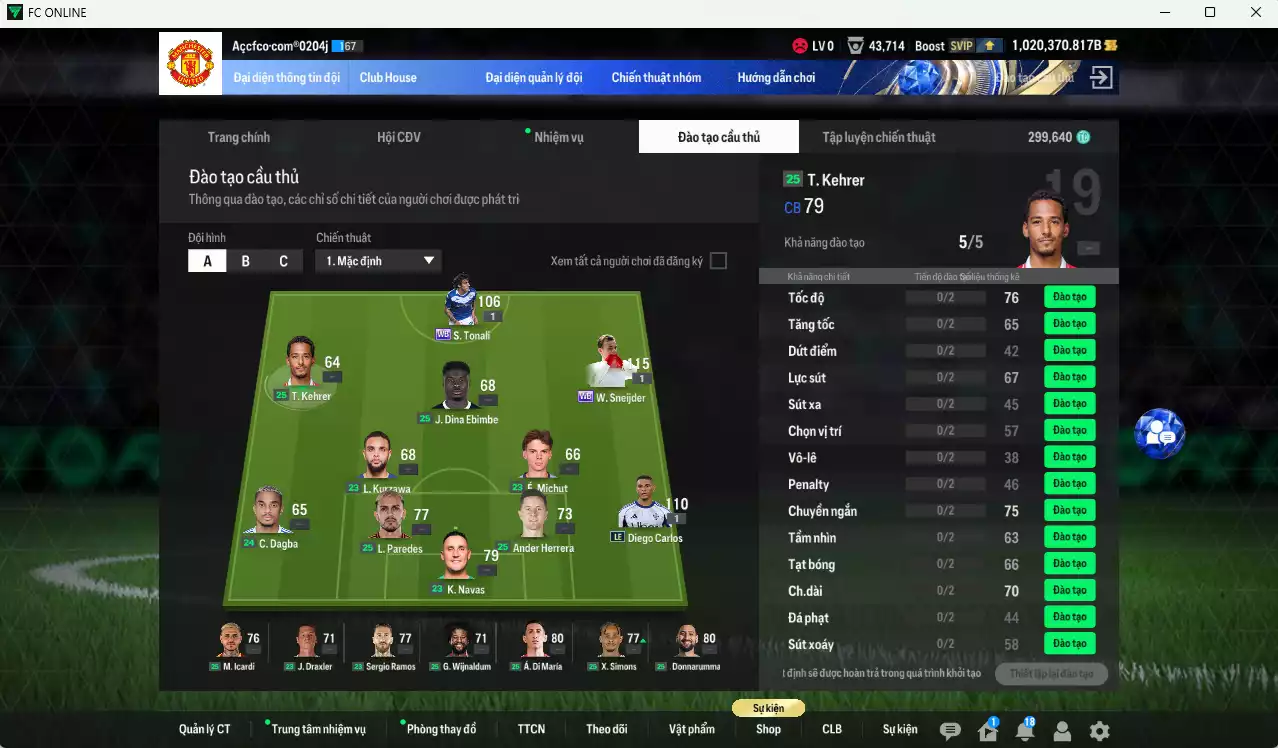Open the Tập luyện chiến thuật tab

[x=878, y=137]
